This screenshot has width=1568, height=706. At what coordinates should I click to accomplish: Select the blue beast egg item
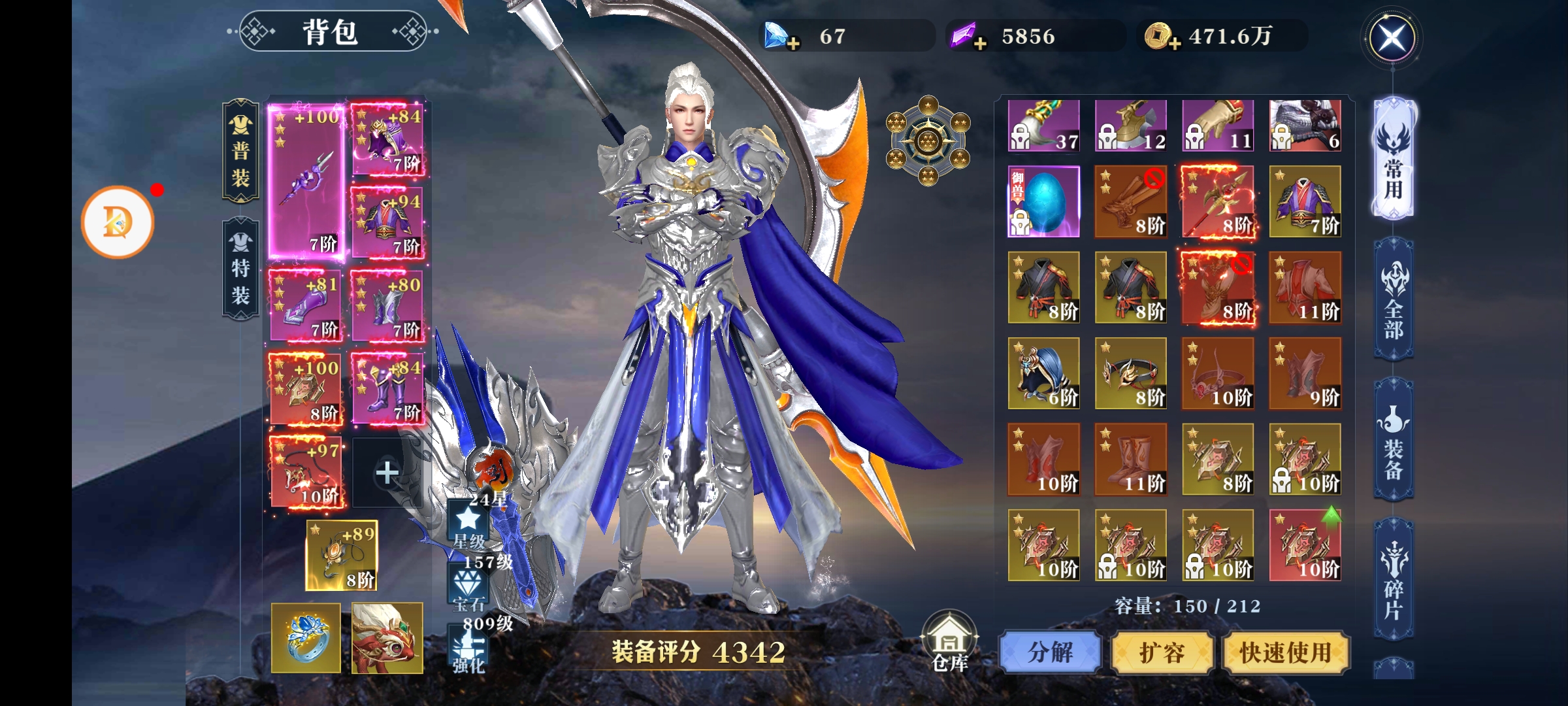1043,201
